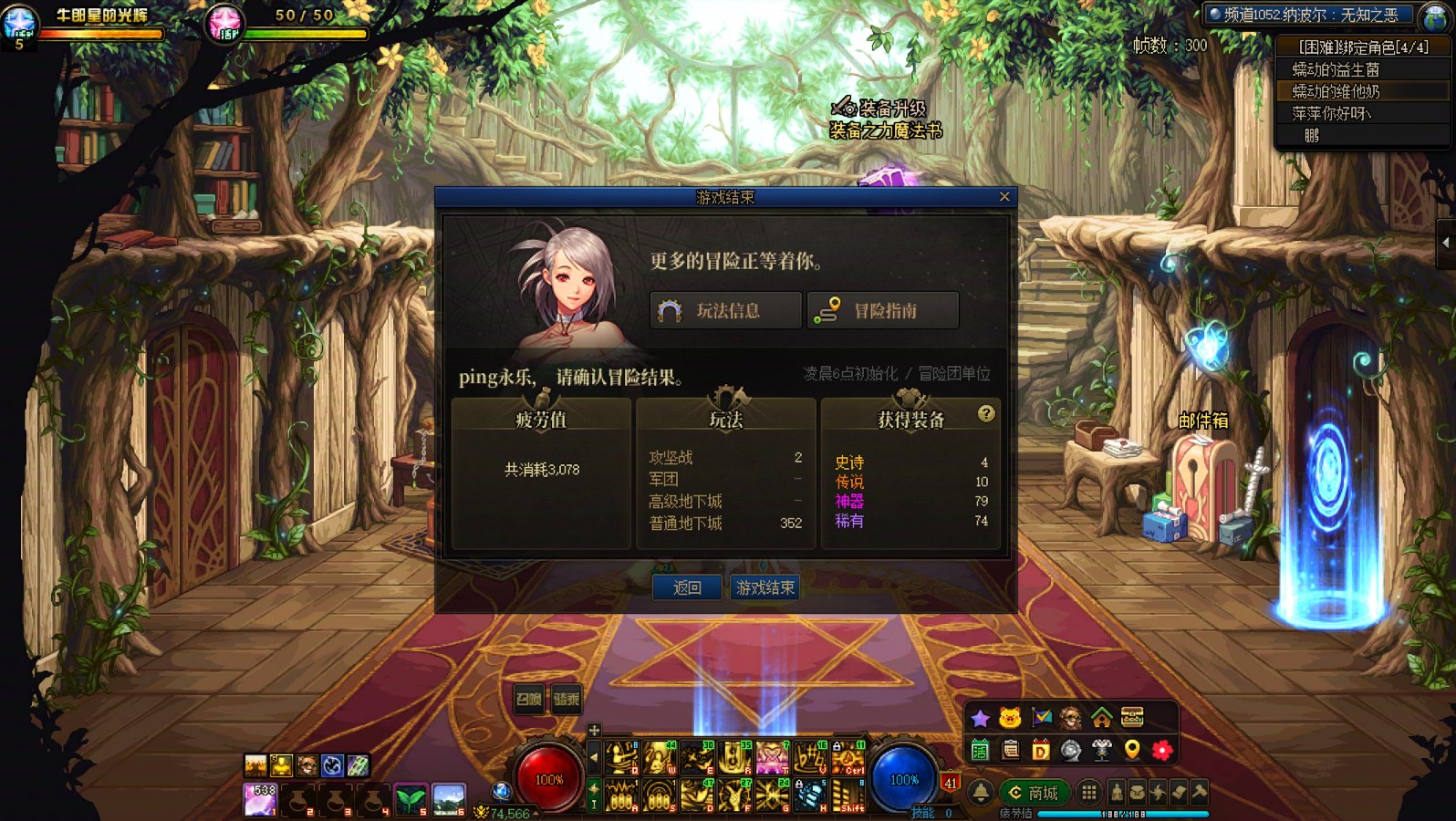
Task: Open the treasure chest icon
Action: pos(1132,717)
